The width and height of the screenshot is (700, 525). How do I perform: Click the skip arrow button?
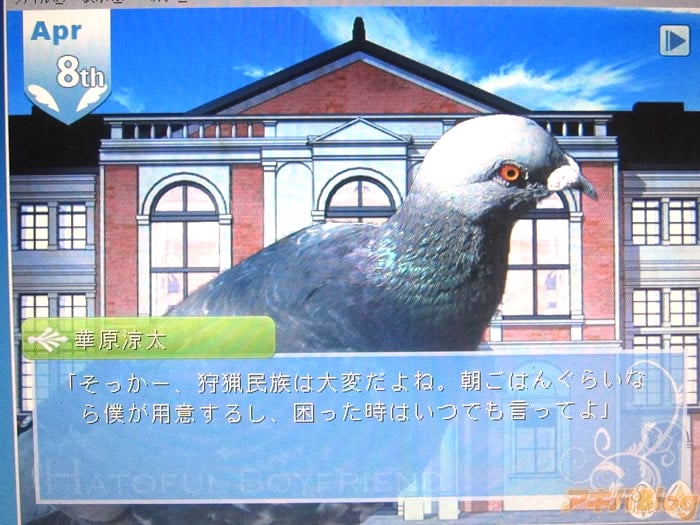672,40
